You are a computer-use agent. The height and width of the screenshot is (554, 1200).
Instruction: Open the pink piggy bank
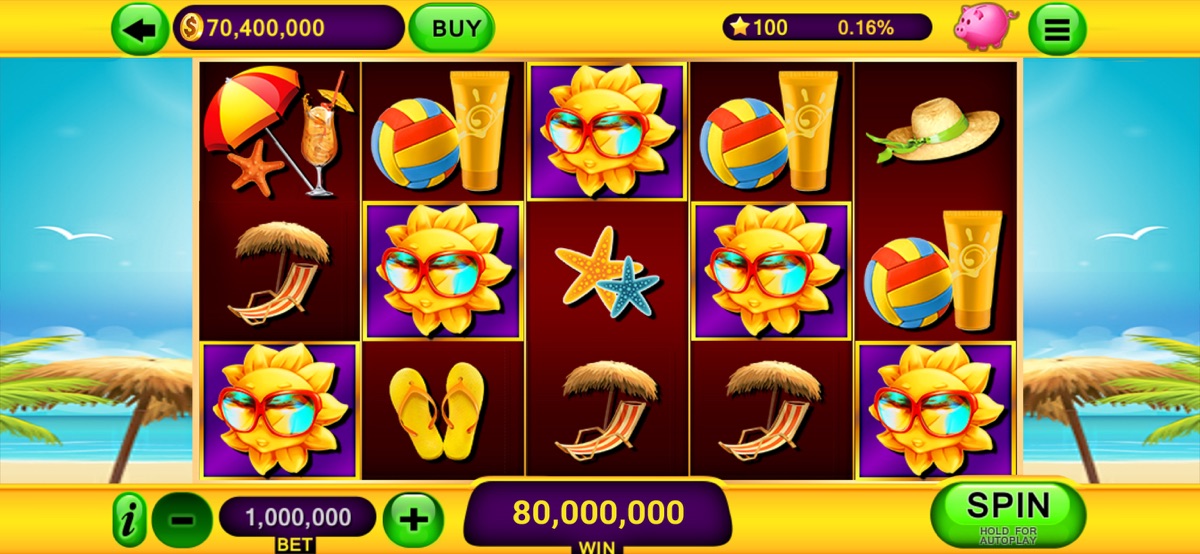pos(984,27)
